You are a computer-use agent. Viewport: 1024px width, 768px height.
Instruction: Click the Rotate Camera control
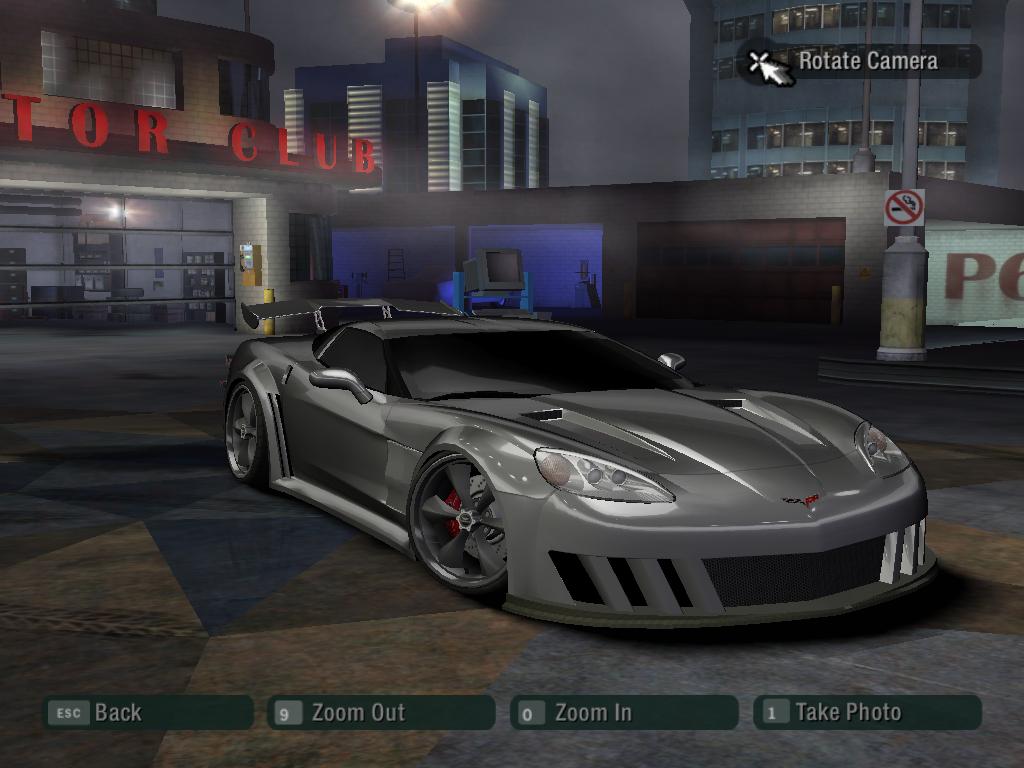(x=859, y=61)
